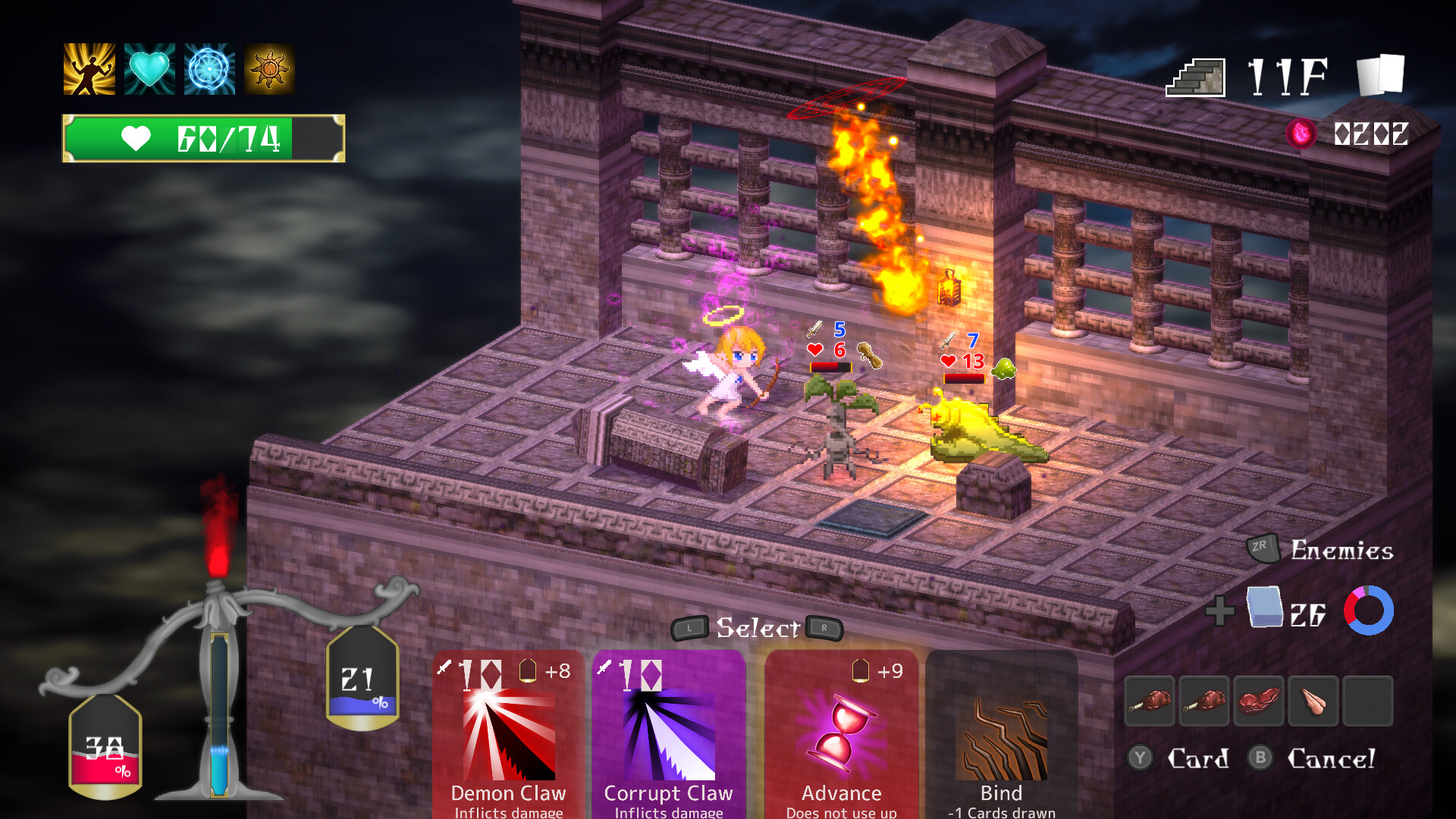Click the red gem currency icon
This screenshot has height=819, width=1456.
pos(1301,130)
